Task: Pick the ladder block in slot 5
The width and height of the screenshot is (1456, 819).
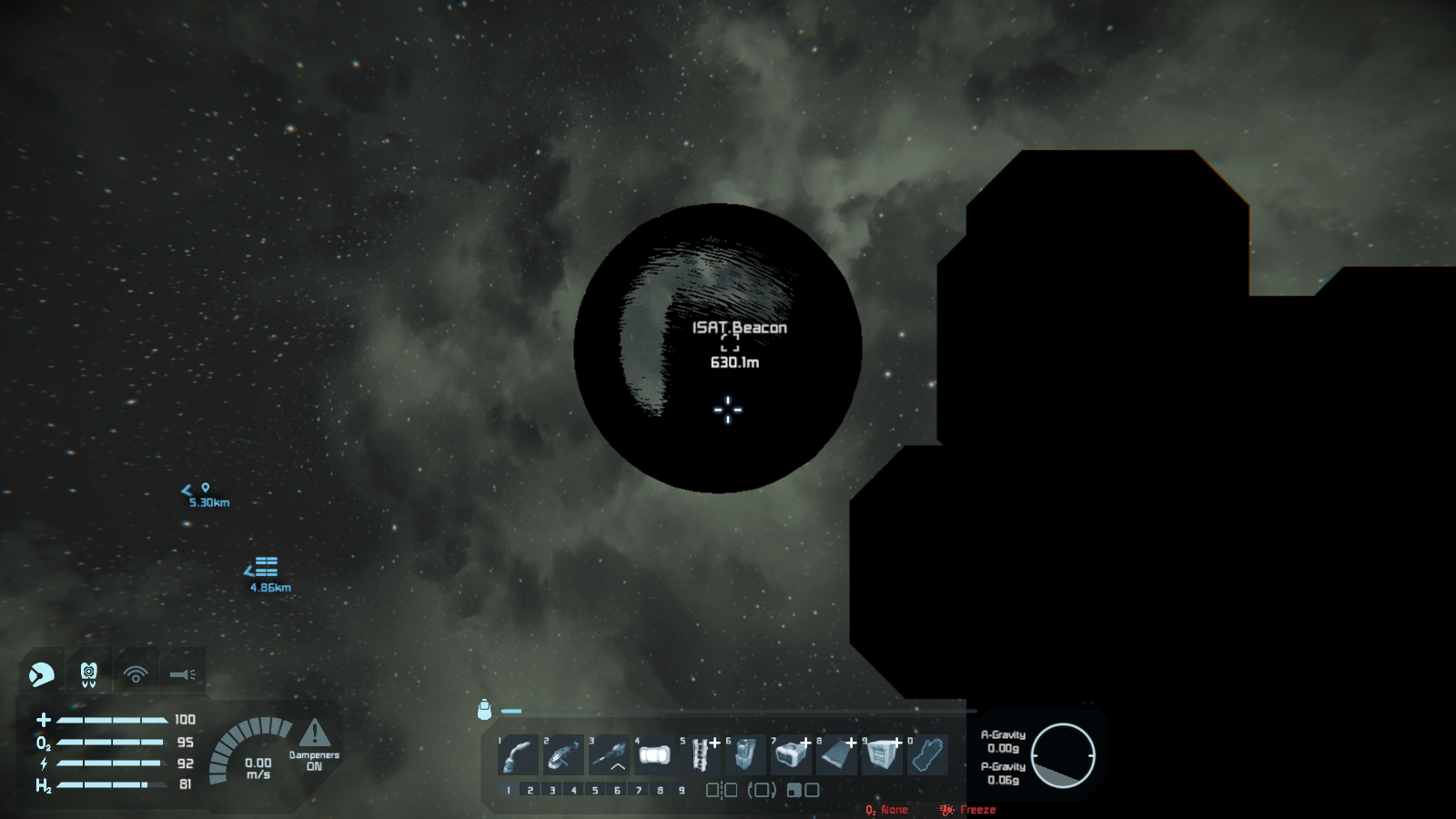Action: tap(700, 755)
